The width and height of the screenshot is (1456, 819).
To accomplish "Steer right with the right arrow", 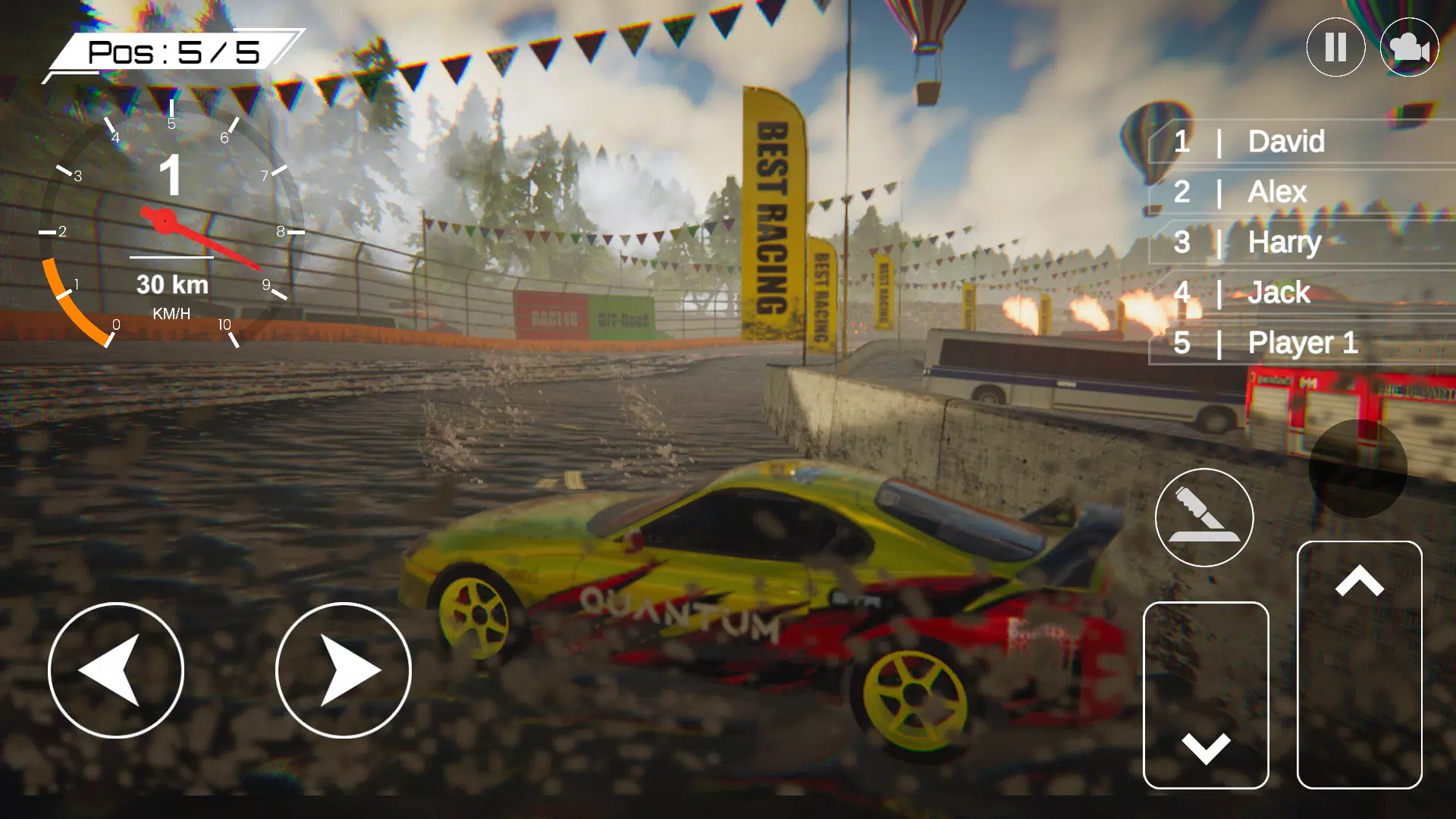I will [x=344, y=670].
